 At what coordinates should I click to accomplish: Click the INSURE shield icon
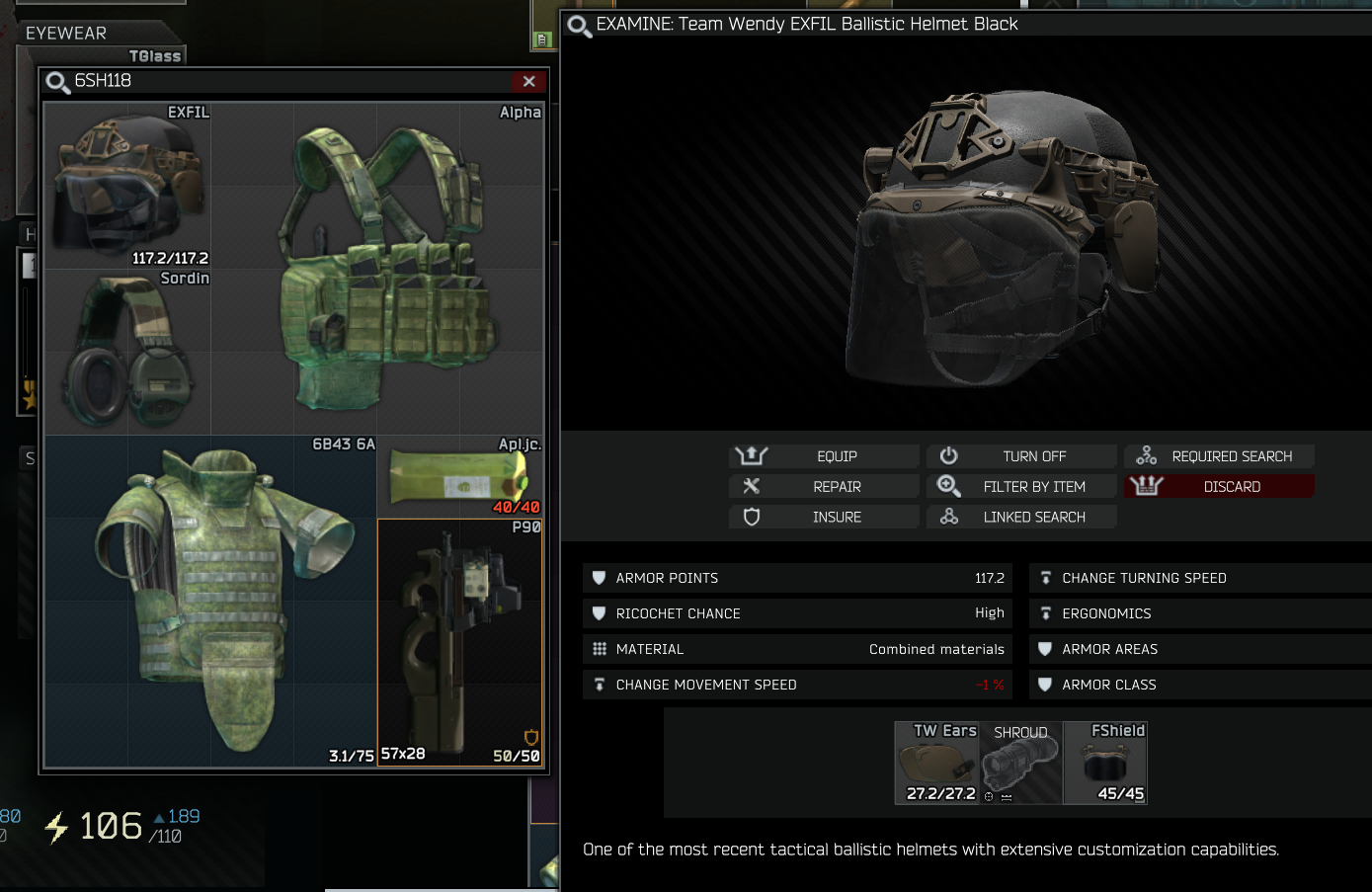752,517
